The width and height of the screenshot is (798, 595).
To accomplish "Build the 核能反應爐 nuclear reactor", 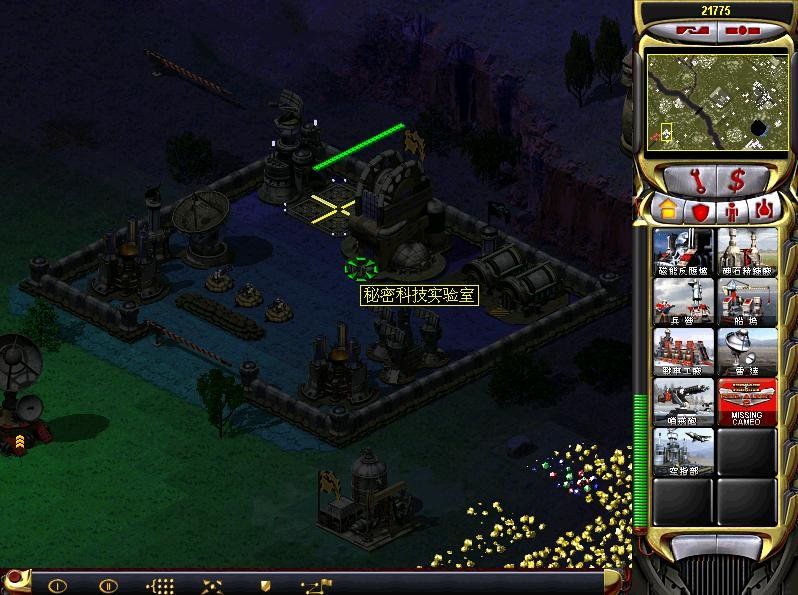I will coord(683,251).
